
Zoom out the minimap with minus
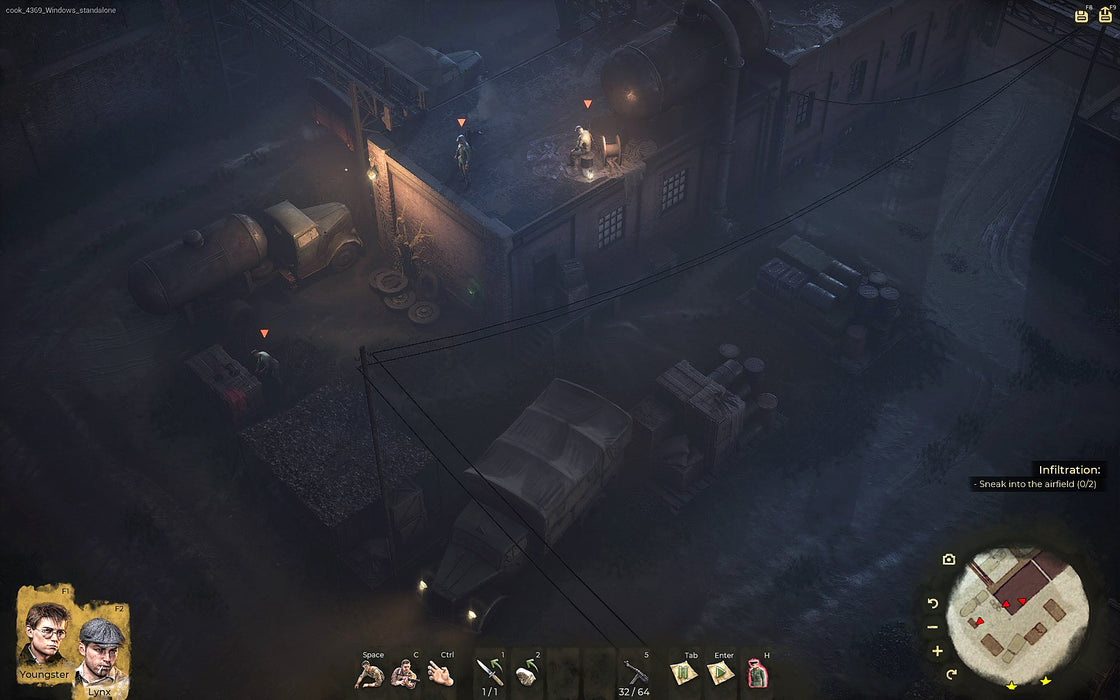pos(932,627)
